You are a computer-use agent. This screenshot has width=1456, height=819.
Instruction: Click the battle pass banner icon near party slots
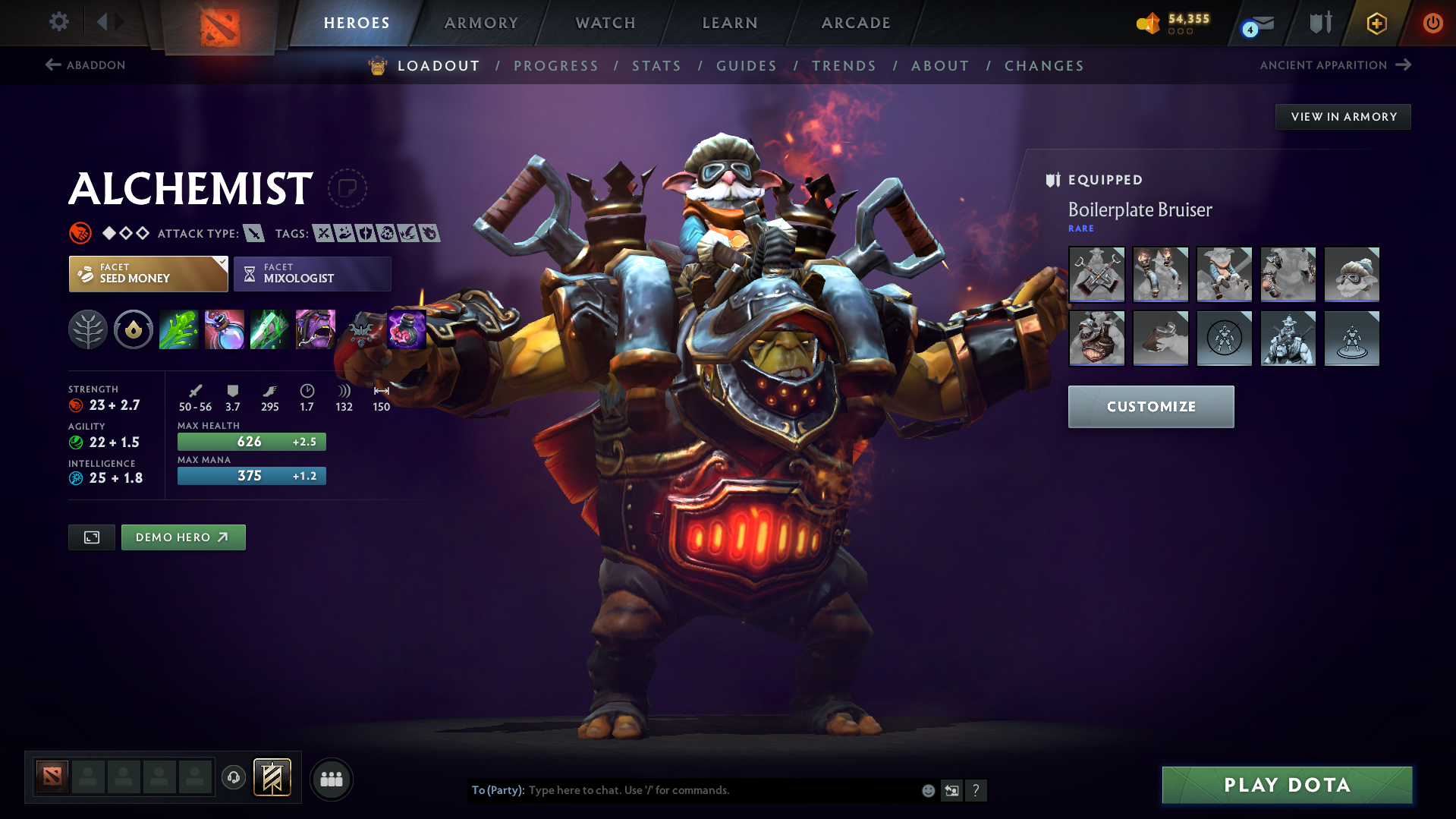tap(270, 778)
